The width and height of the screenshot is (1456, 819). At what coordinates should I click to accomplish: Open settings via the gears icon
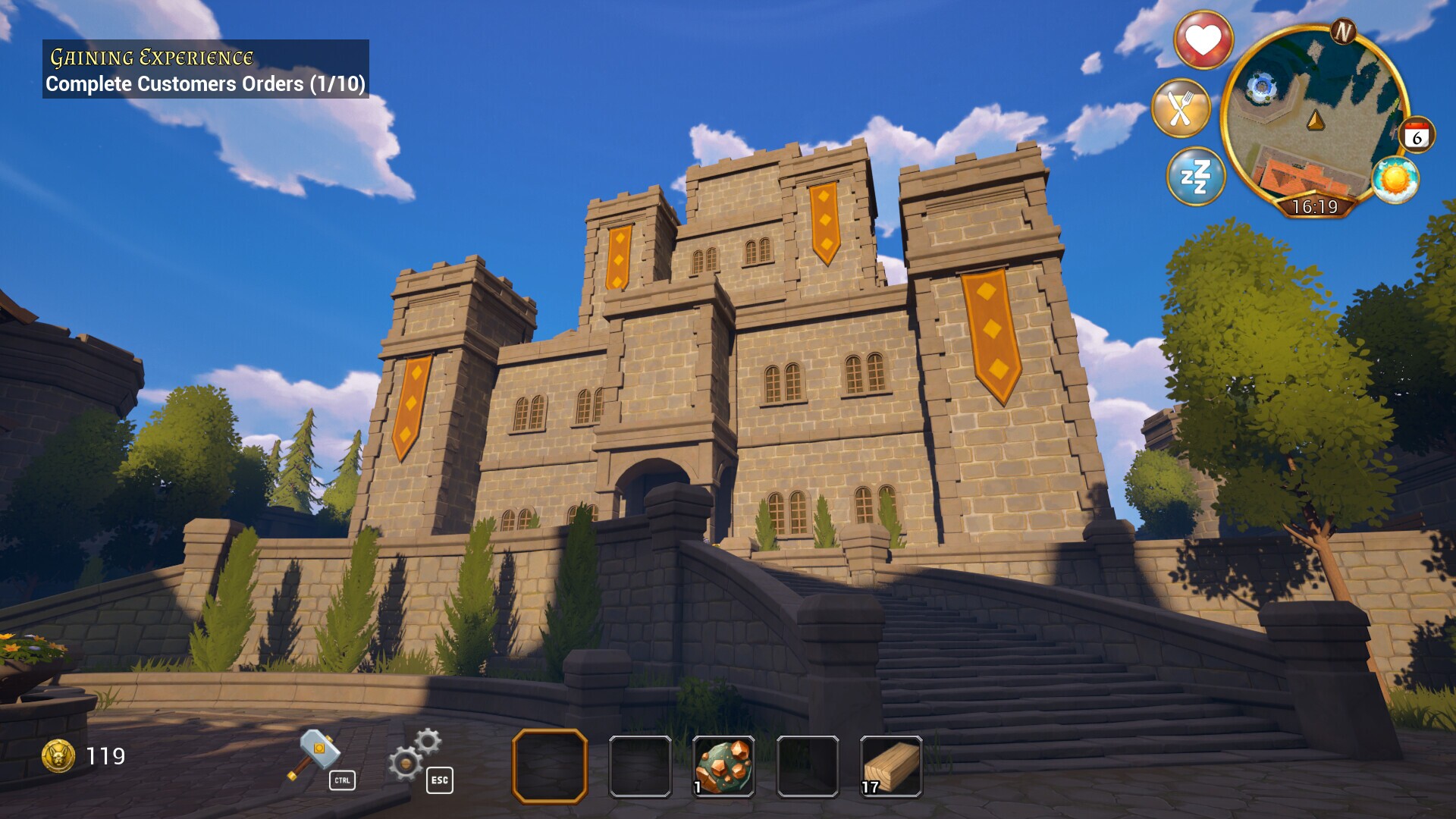coord(414,755)
